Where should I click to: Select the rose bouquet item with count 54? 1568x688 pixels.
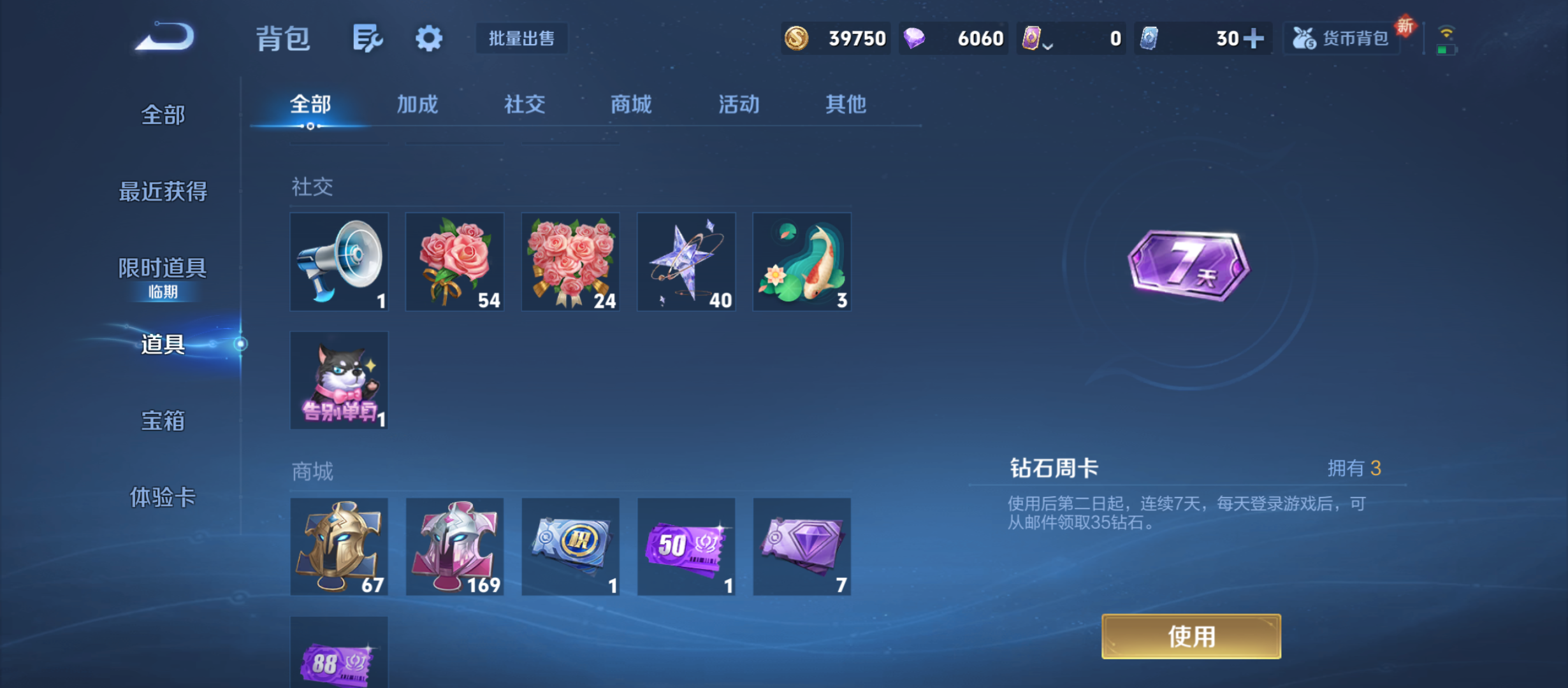coord(454,261)
